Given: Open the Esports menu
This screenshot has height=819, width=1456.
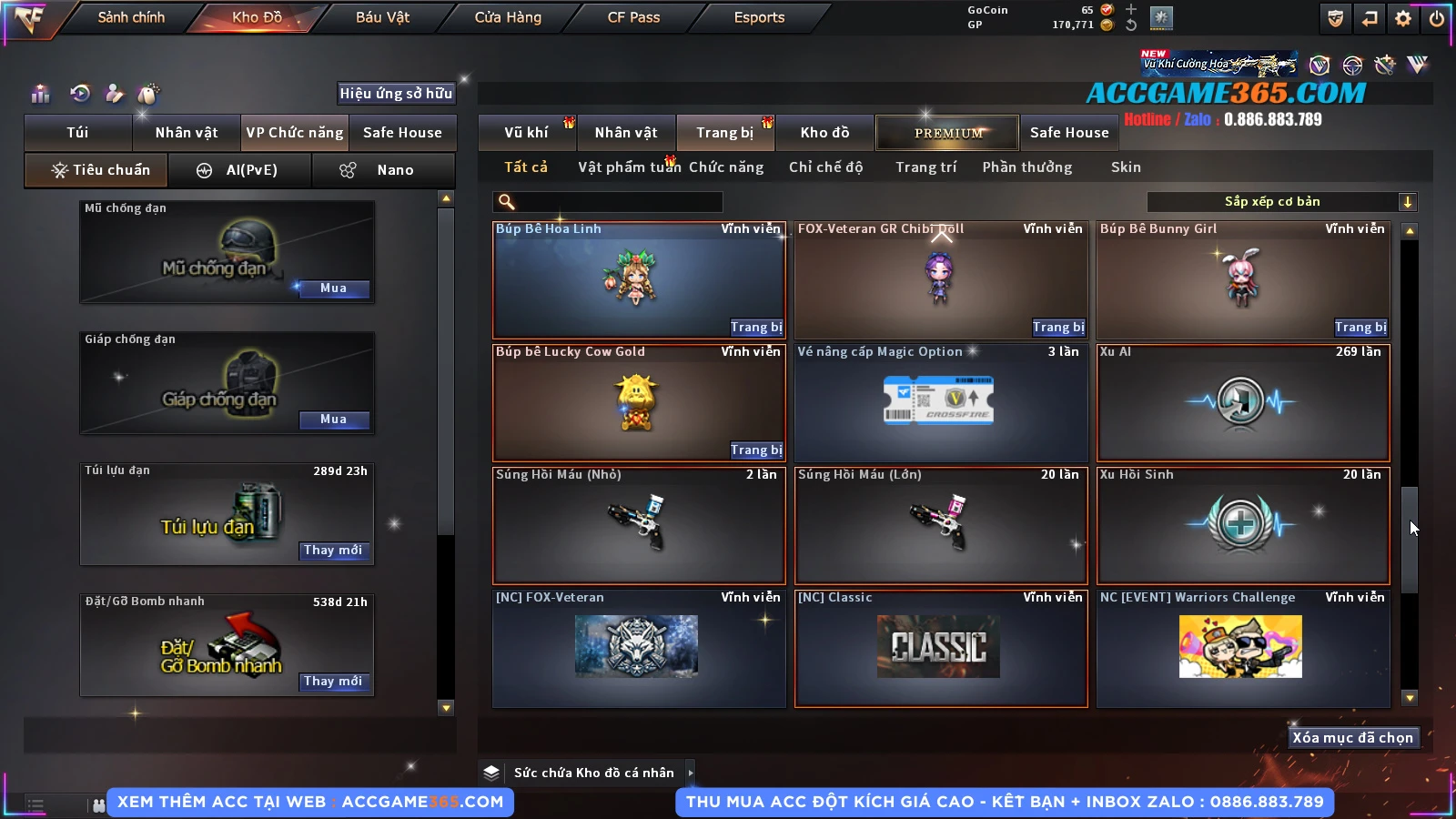Looking at the screenshot, I should [x=759, y=17].
